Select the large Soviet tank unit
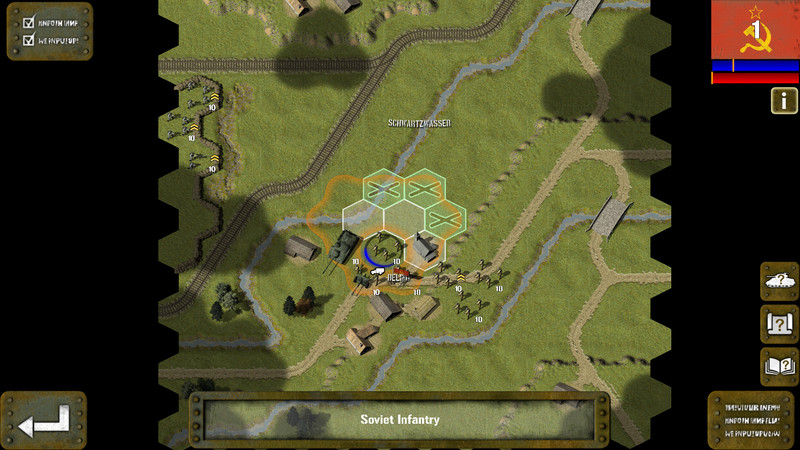 (344, 246)
